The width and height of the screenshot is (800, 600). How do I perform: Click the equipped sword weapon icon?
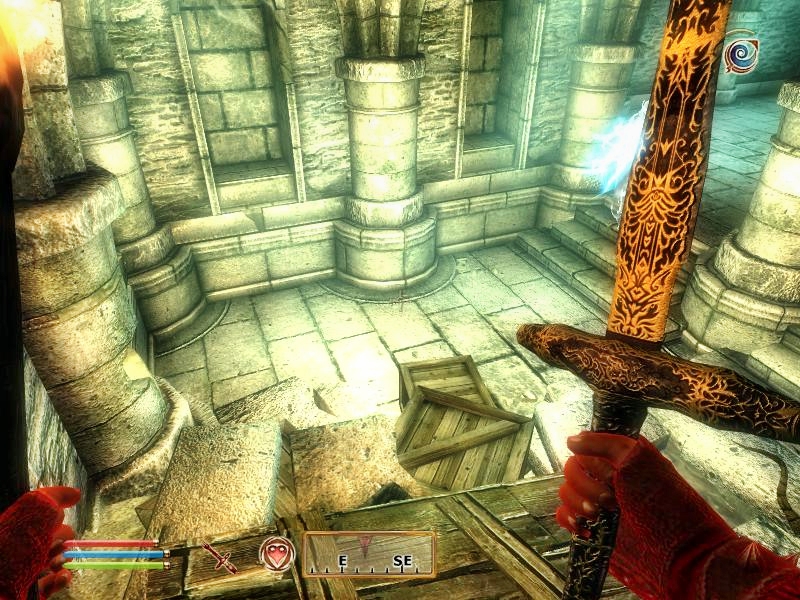220,554
